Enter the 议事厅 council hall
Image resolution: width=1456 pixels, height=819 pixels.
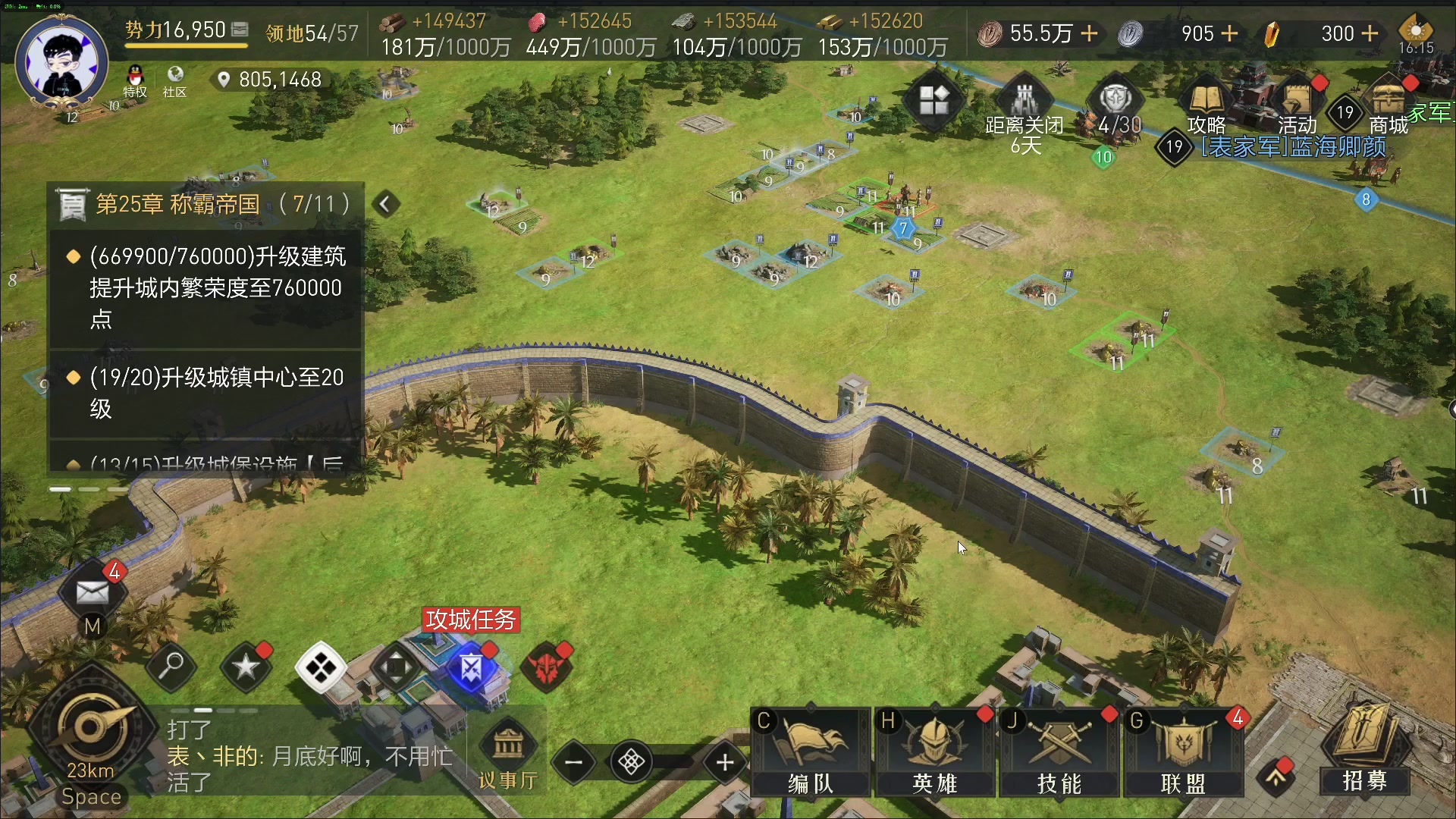click(508, 755)
